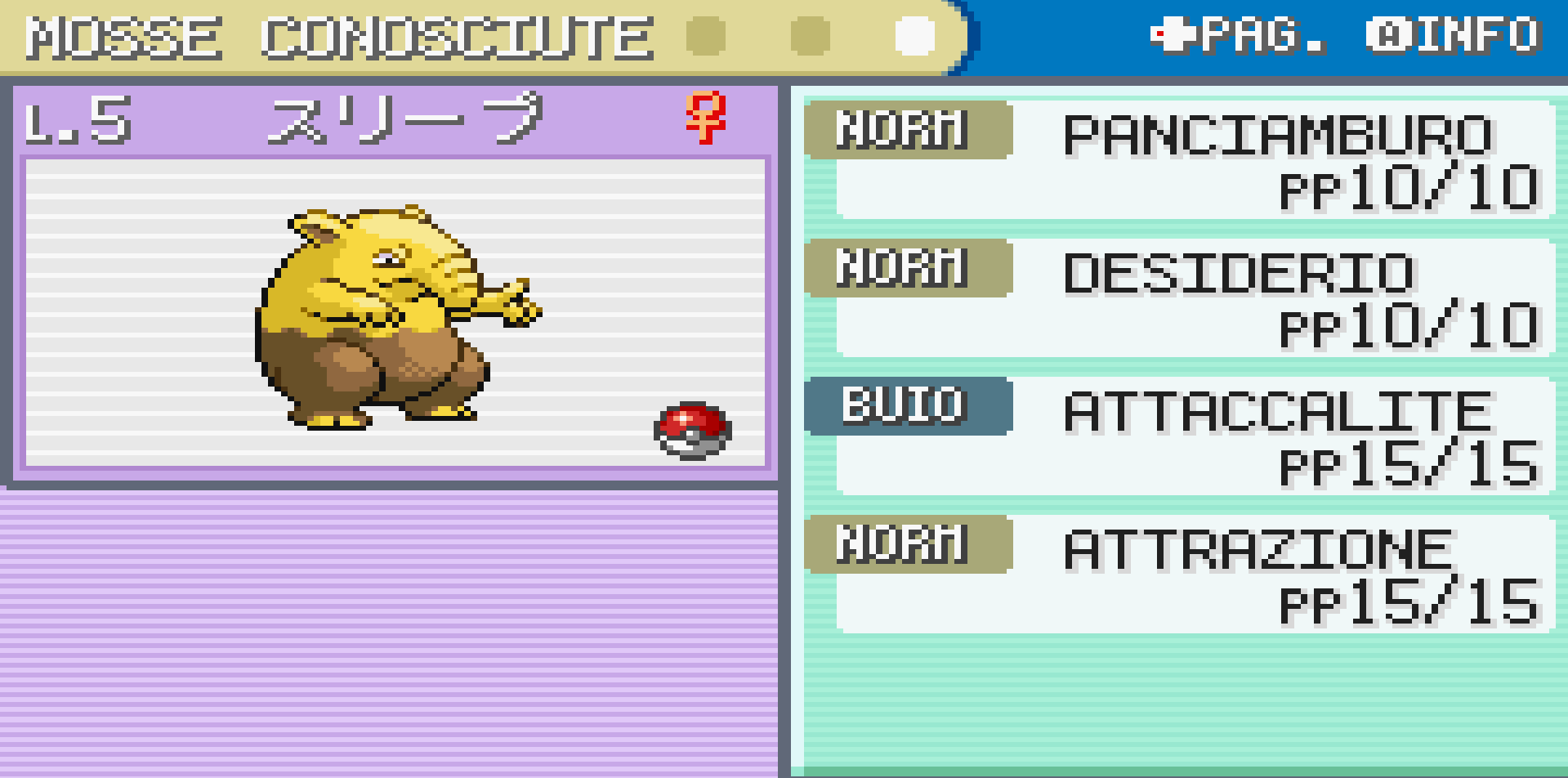Switch to the highlighted white page dot
1568x778 pixels.
tap(914, 36)
